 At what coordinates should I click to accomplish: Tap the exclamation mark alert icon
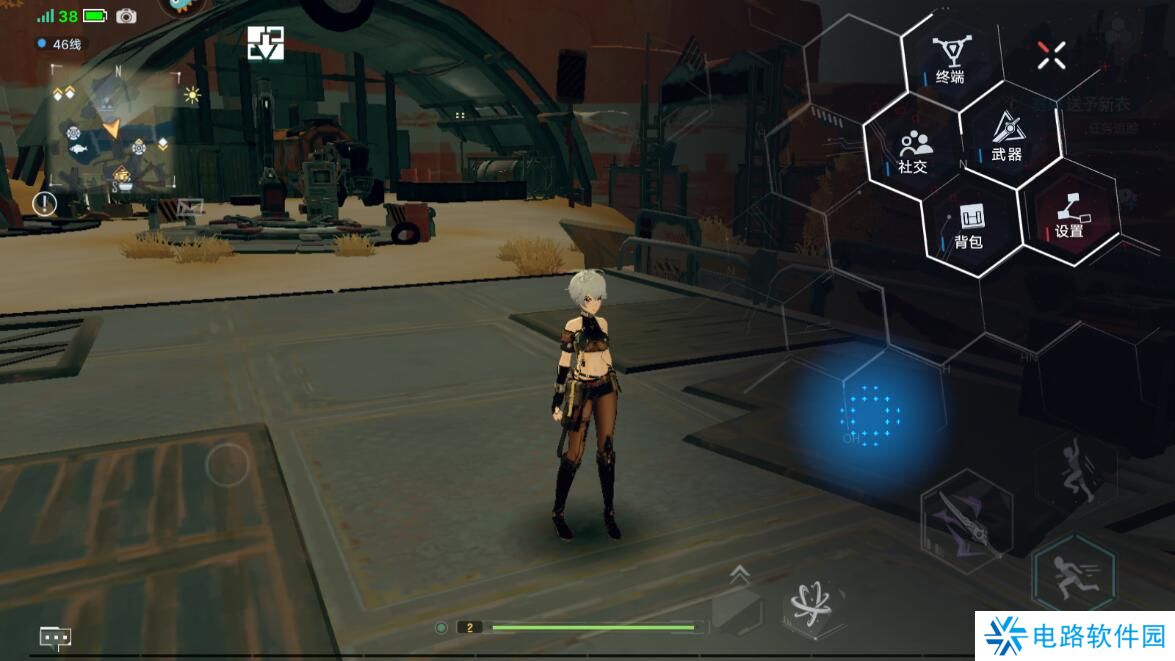click(x=45, y=204)
